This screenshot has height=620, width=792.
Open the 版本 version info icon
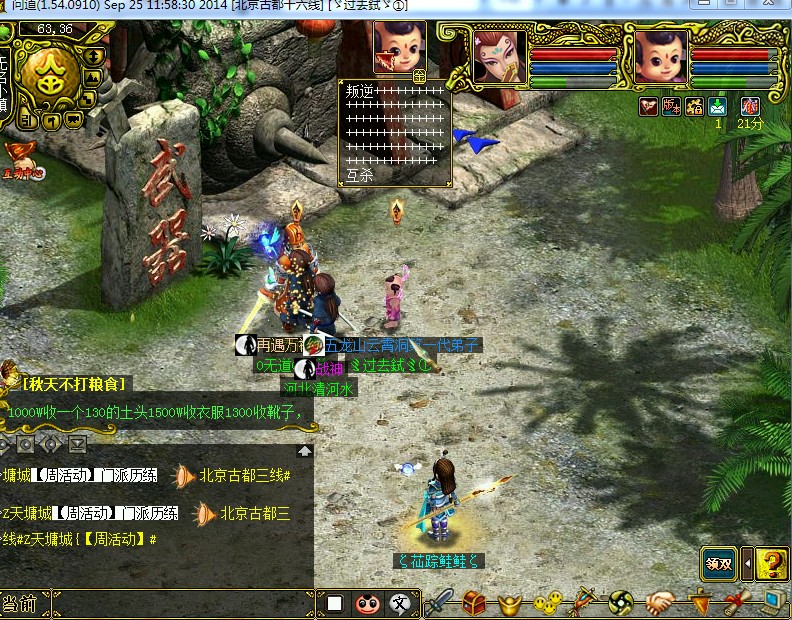tap(672, 106)
